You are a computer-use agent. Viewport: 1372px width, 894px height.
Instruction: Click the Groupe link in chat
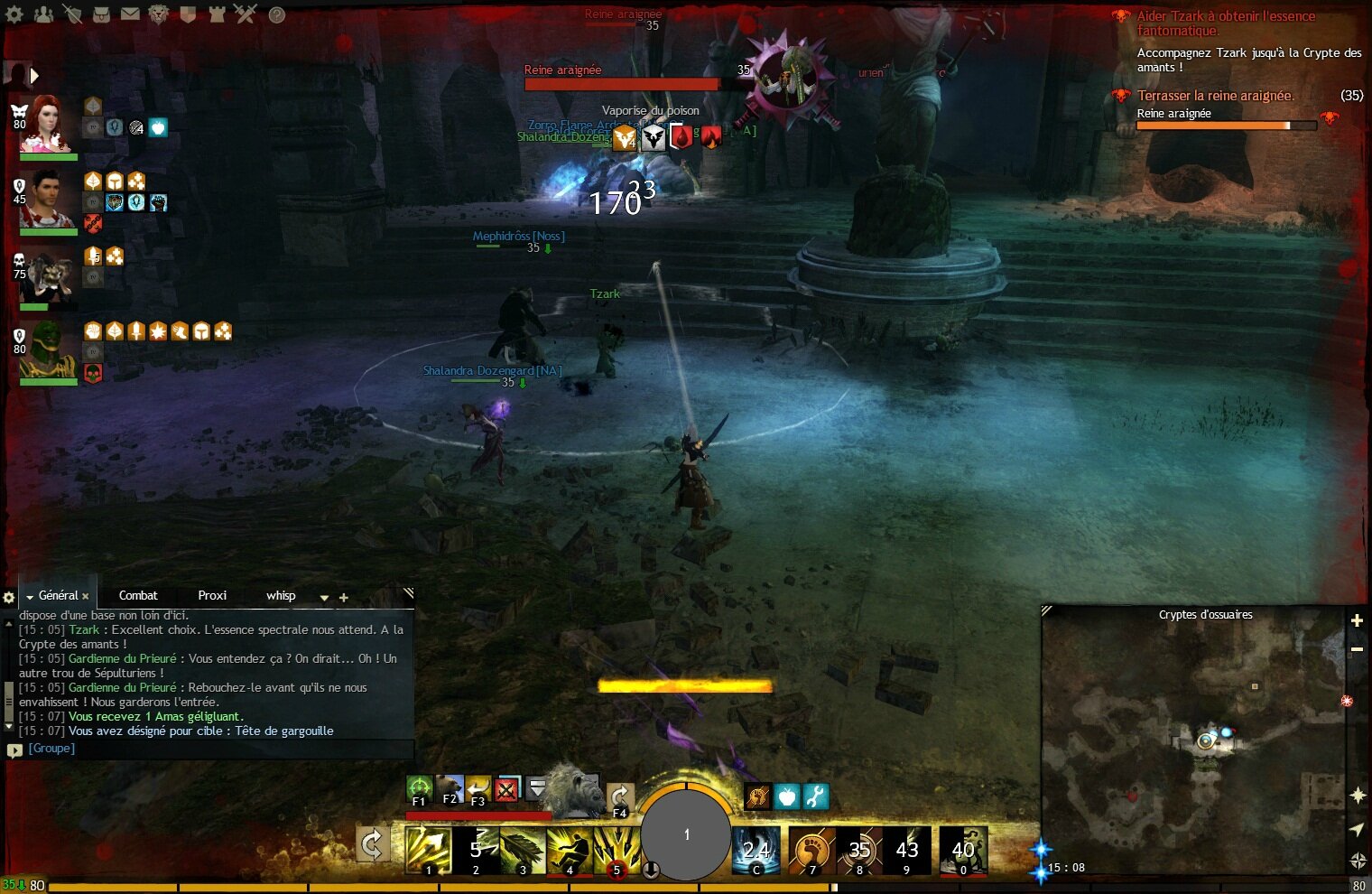(x=50, y=748)
